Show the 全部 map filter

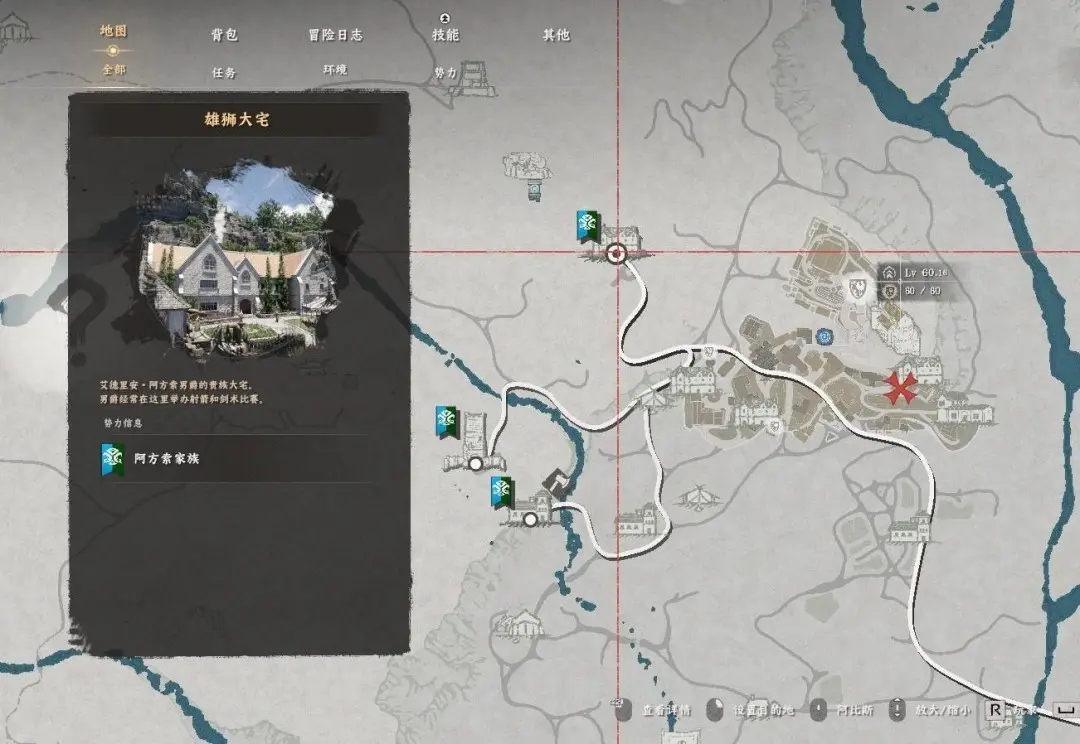coord(113,71)
